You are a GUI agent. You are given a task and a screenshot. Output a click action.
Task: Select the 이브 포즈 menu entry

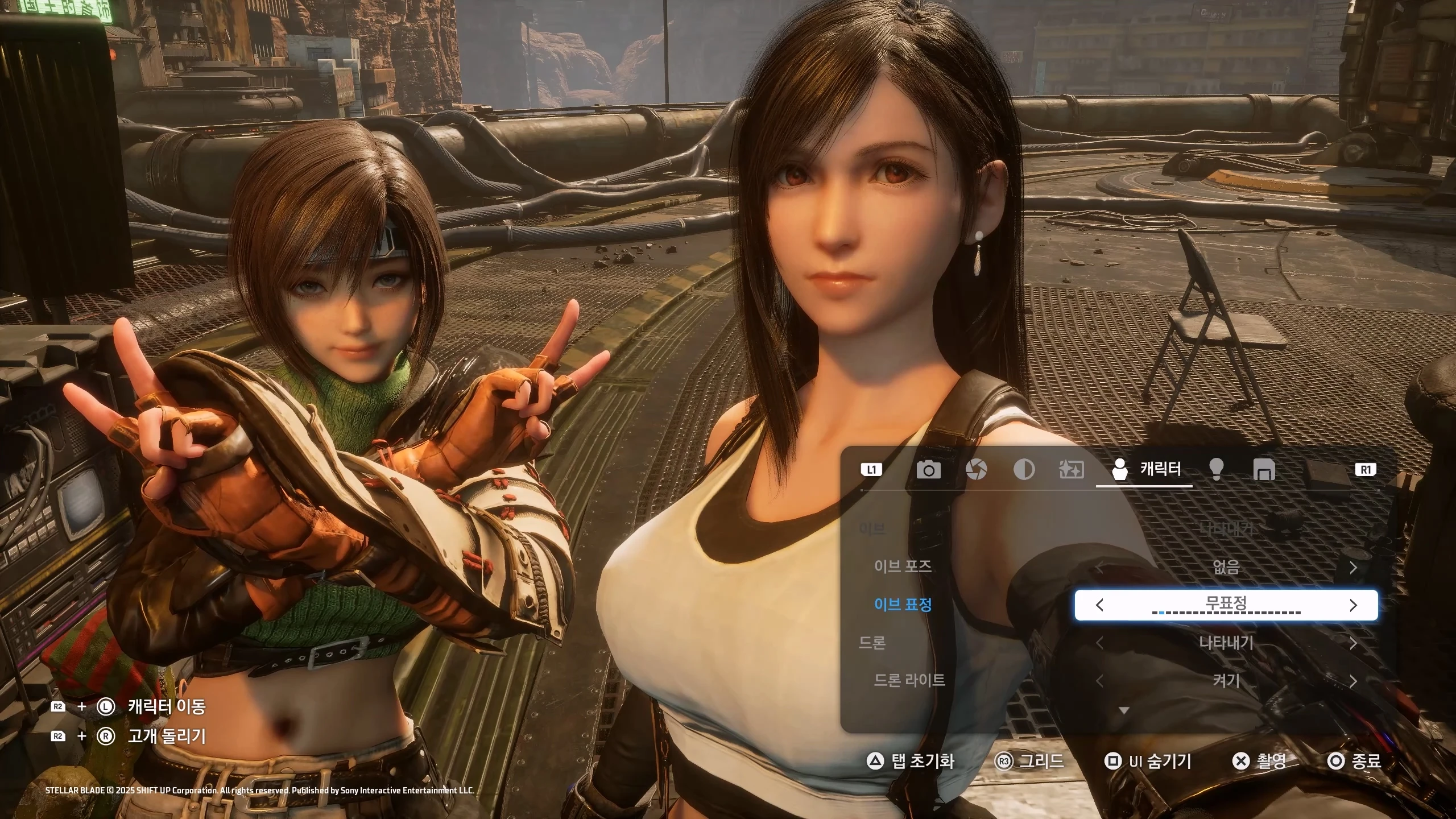903,567
